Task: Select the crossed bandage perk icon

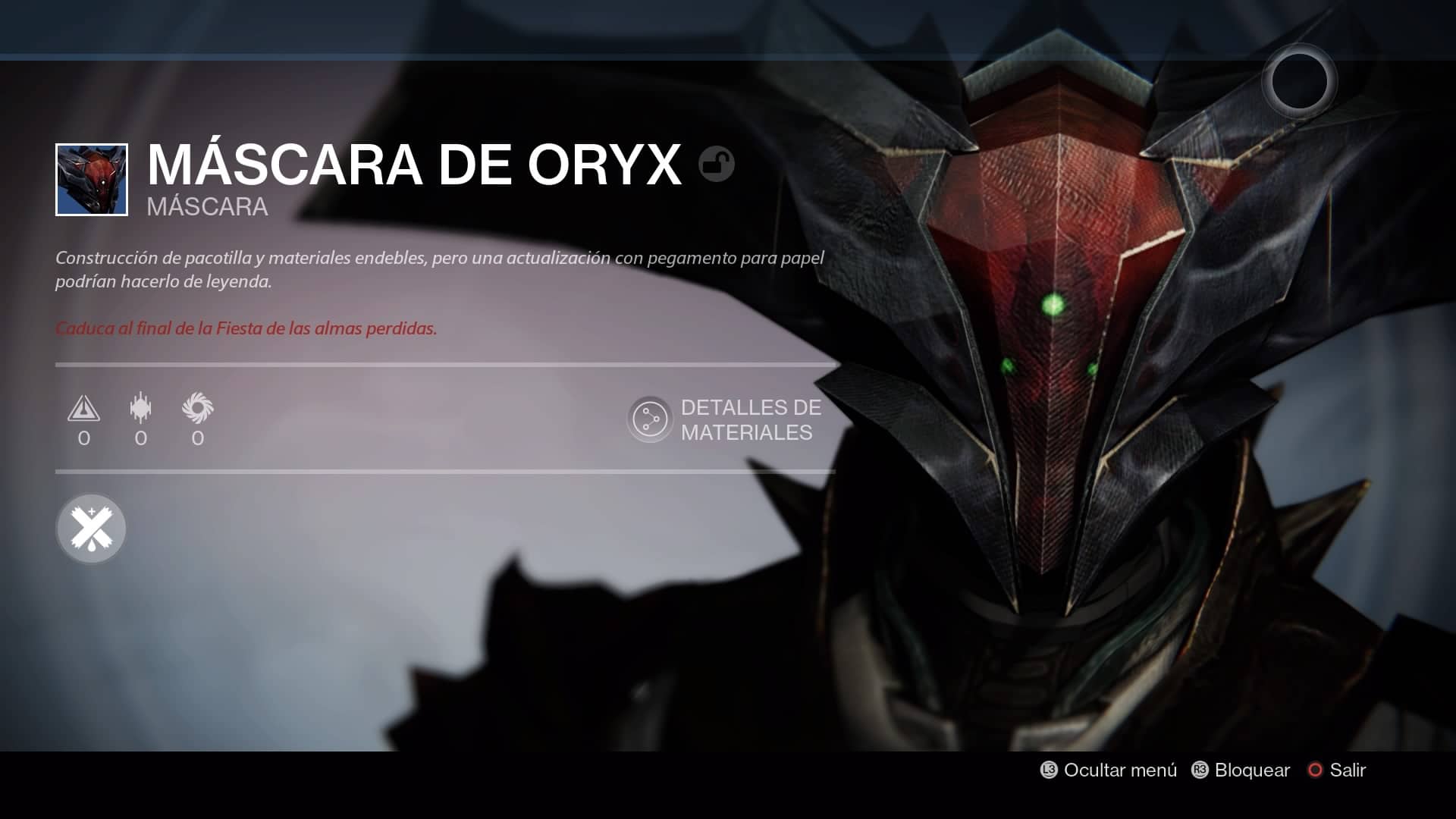Action: point(91,529)
